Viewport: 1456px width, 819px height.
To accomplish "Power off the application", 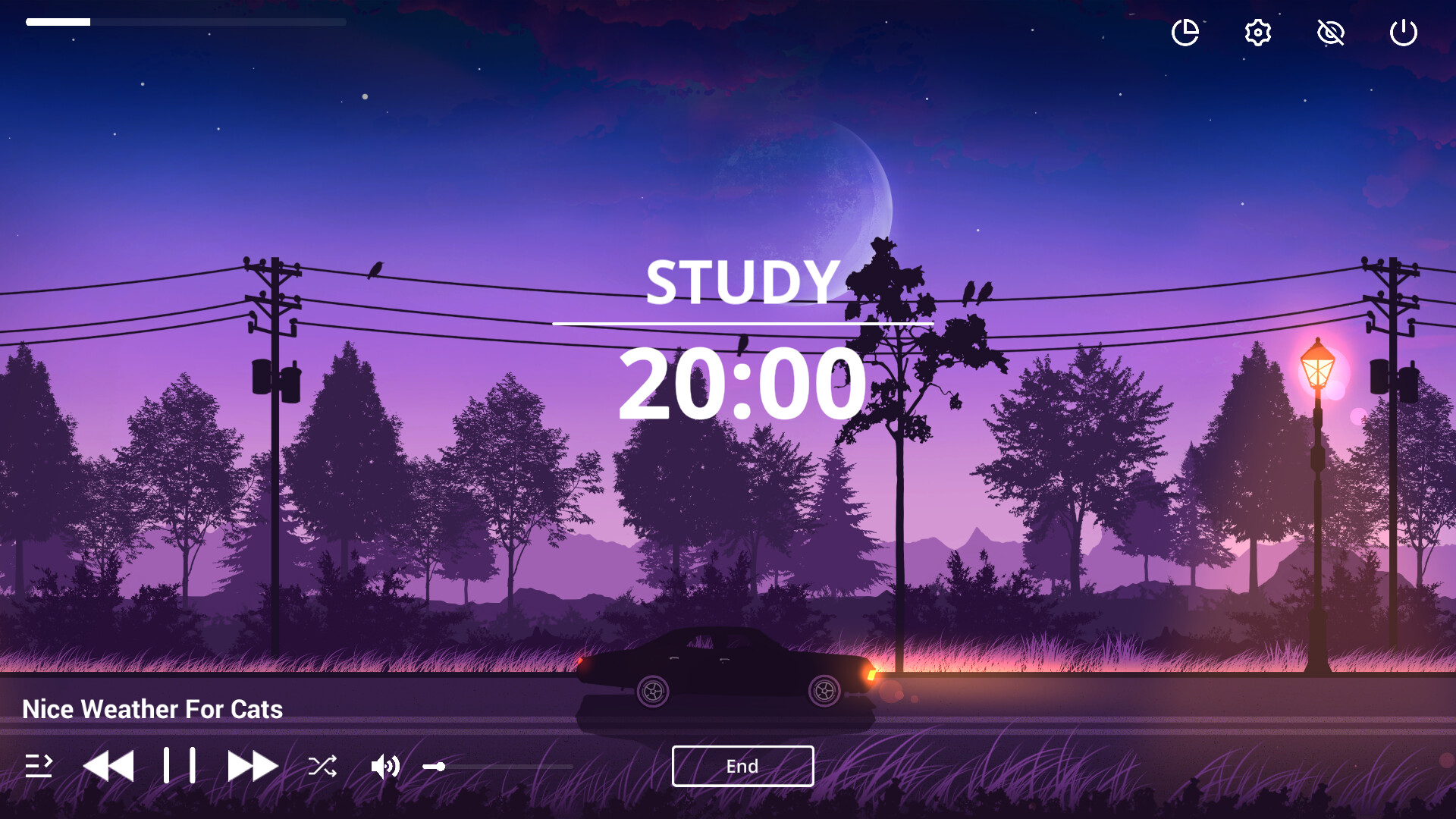I will [x=1402, y=32].
